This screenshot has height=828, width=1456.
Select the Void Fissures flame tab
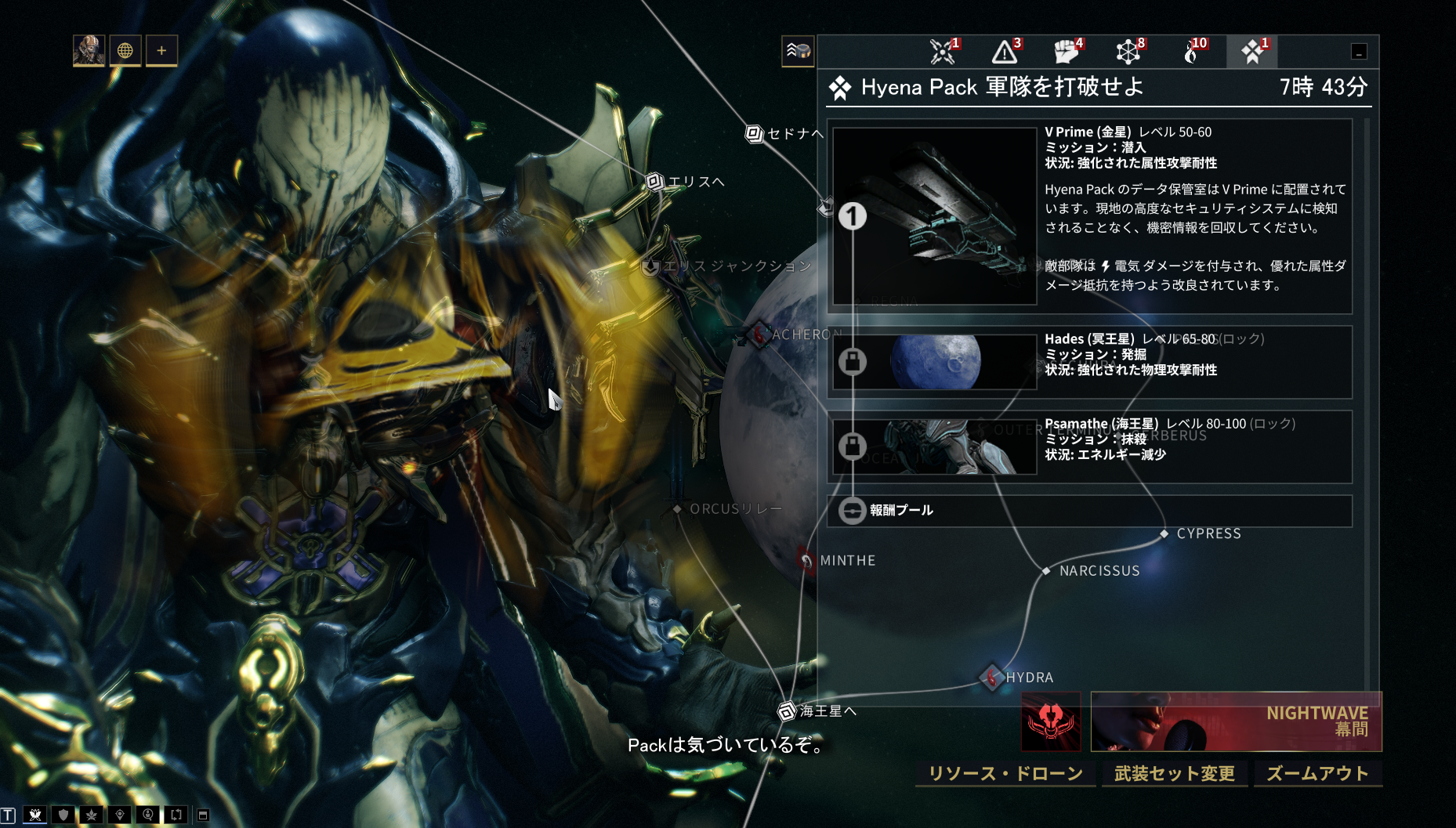(1191, 52)
